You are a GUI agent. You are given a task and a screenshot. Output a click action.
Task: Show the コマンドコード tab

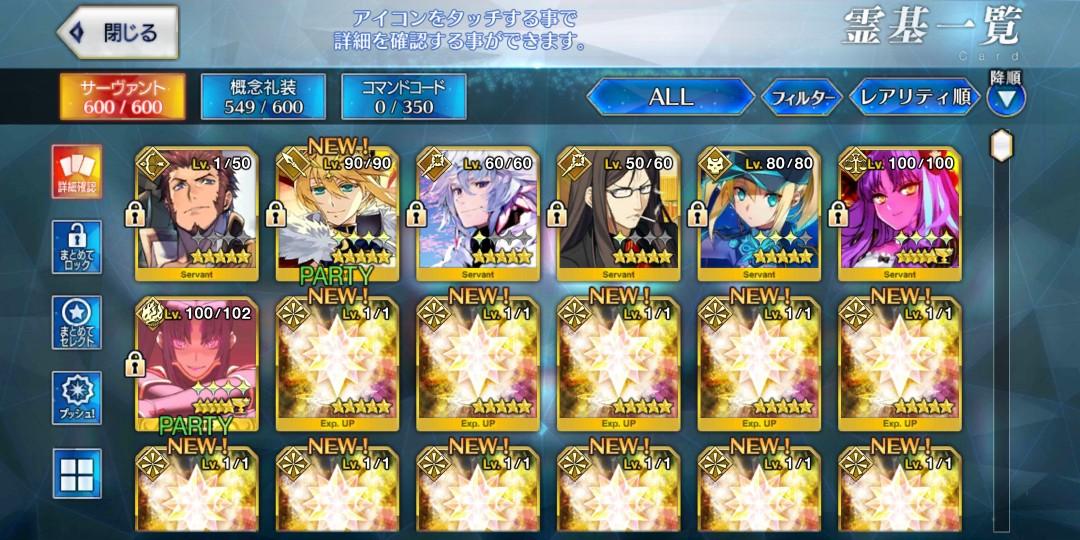click(404, 97)
